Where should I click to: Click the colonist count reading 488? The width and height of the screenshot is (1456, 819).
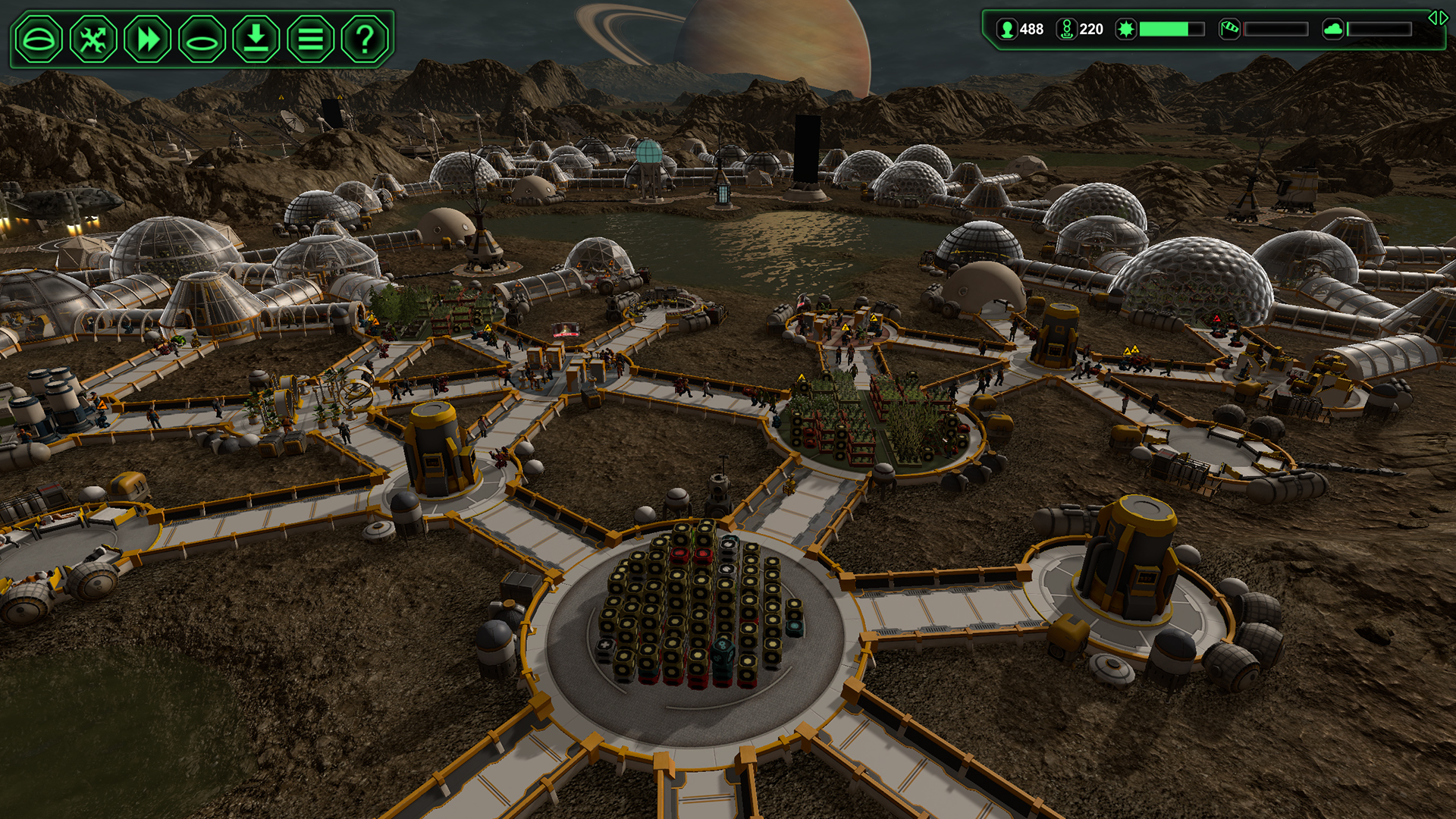1032,30
